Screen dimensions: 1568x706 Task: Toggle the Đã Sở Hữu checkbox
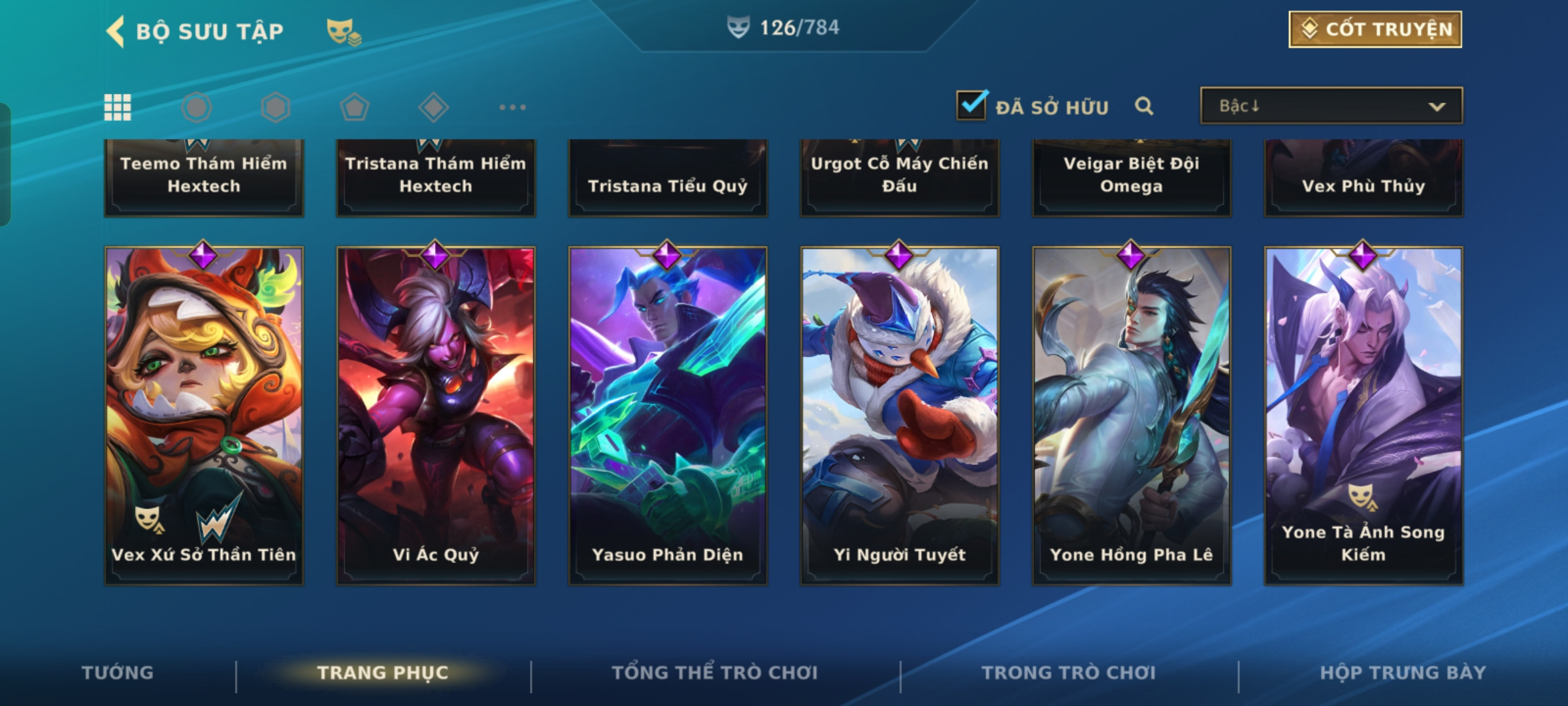tap(972, 105)
